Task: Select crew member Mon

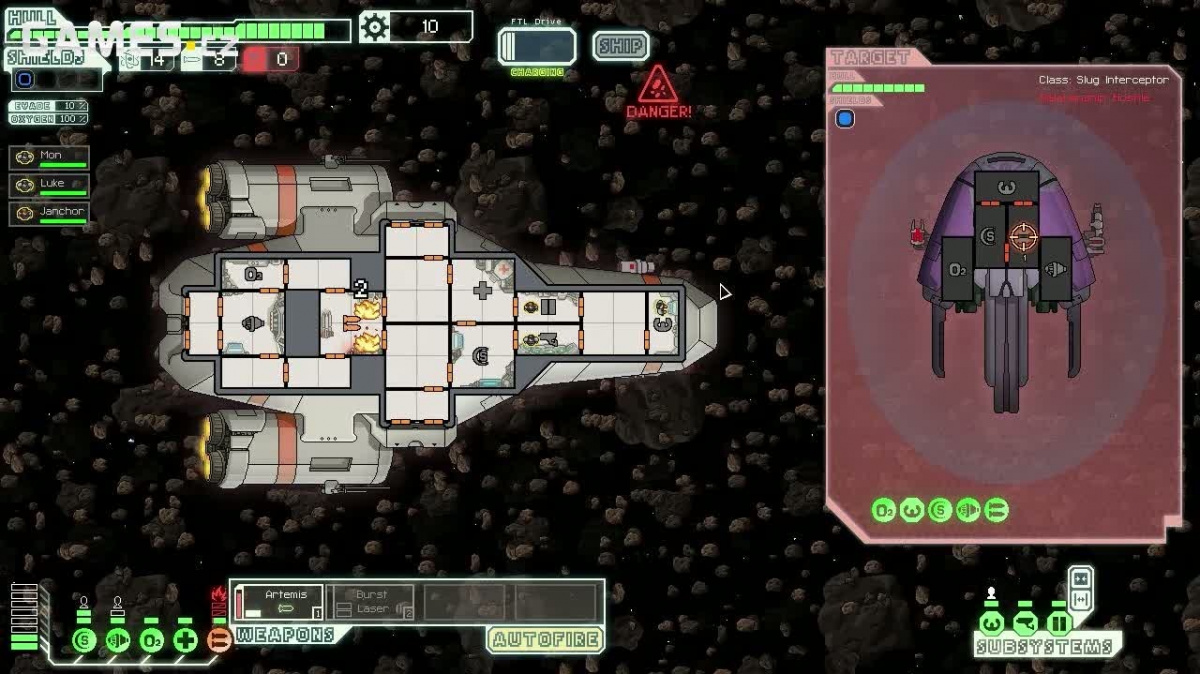Action: 49,157
